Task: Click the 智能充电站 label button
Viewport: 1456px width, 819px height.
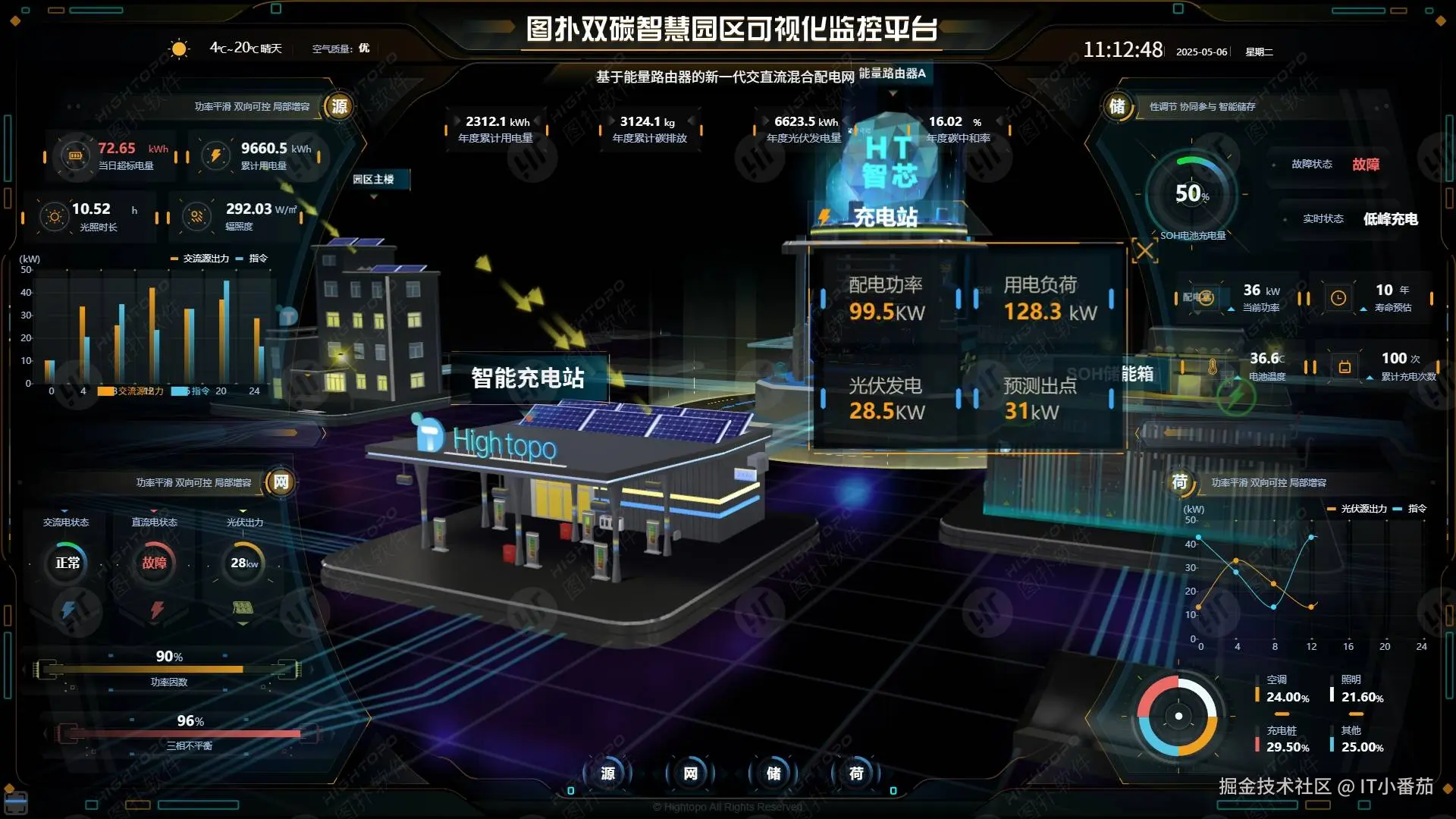Action: click(x=529, y=378)
